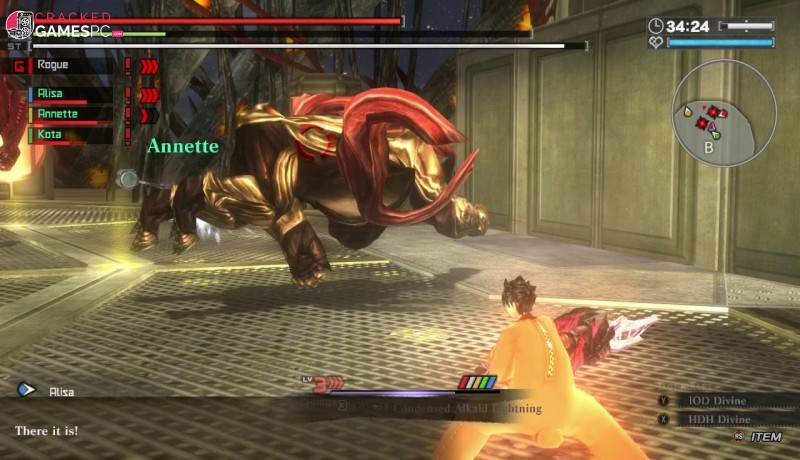Open the ITEM menu
This screenshot has width=800, height=460.
click(765, 437)
